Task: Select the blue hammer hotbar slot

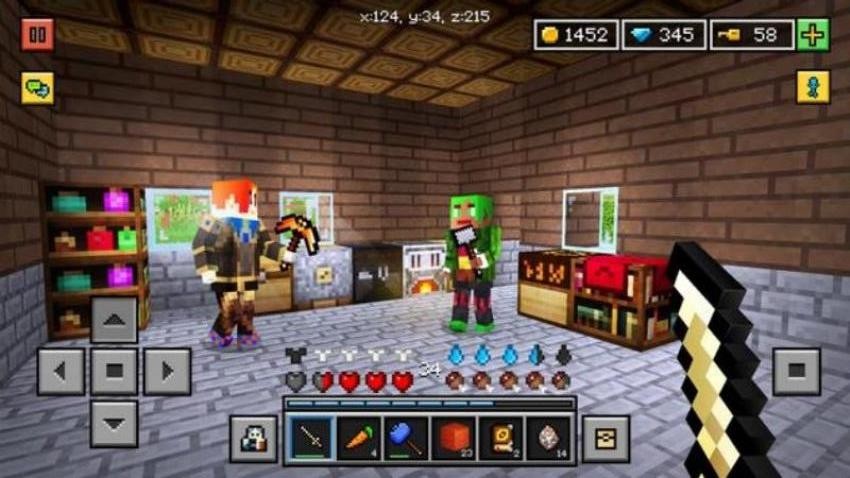Action: [x=405, y=438]
